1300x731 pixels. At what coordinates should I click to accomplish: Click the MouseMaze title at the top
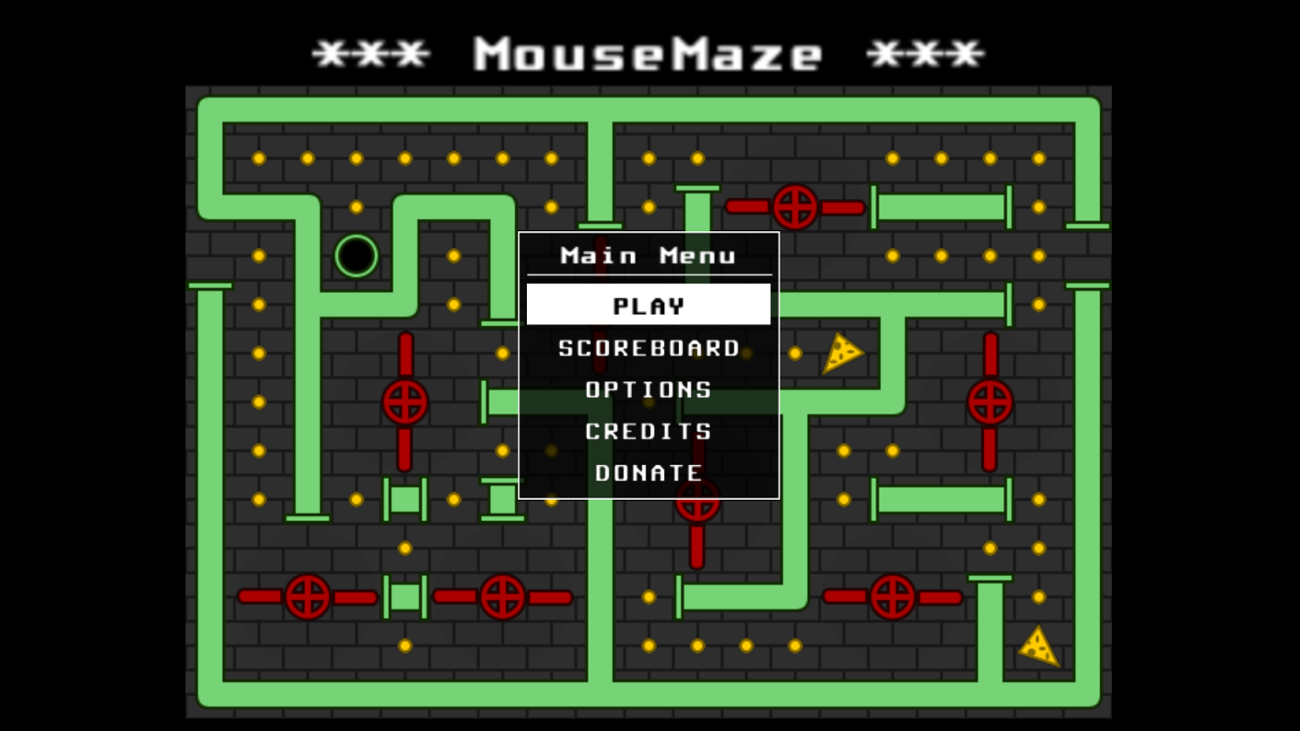coord(648,50)
